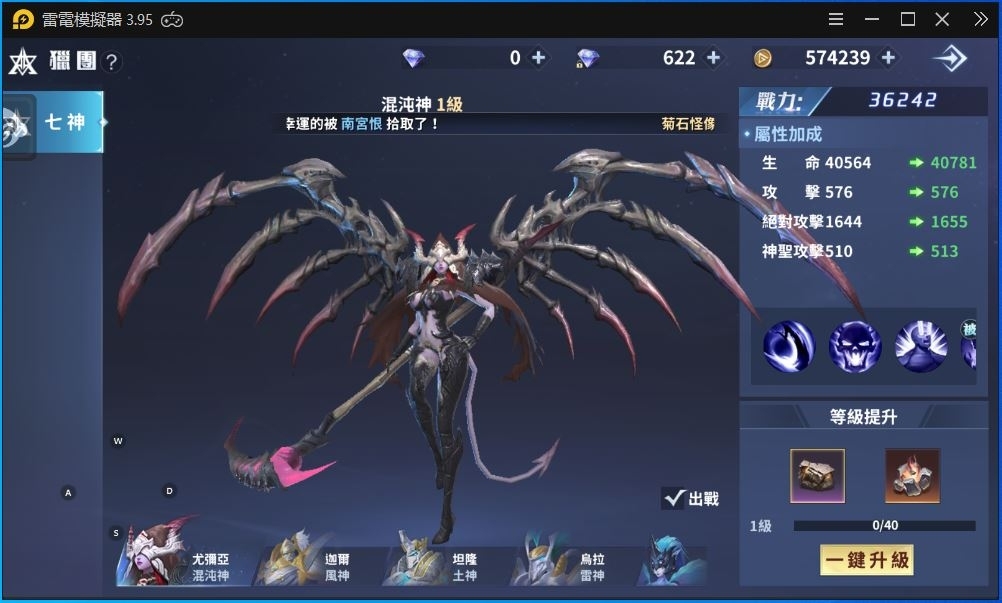View the demon skull skill icon
This screenshot has height=603, width=1002.
[855, 347]
